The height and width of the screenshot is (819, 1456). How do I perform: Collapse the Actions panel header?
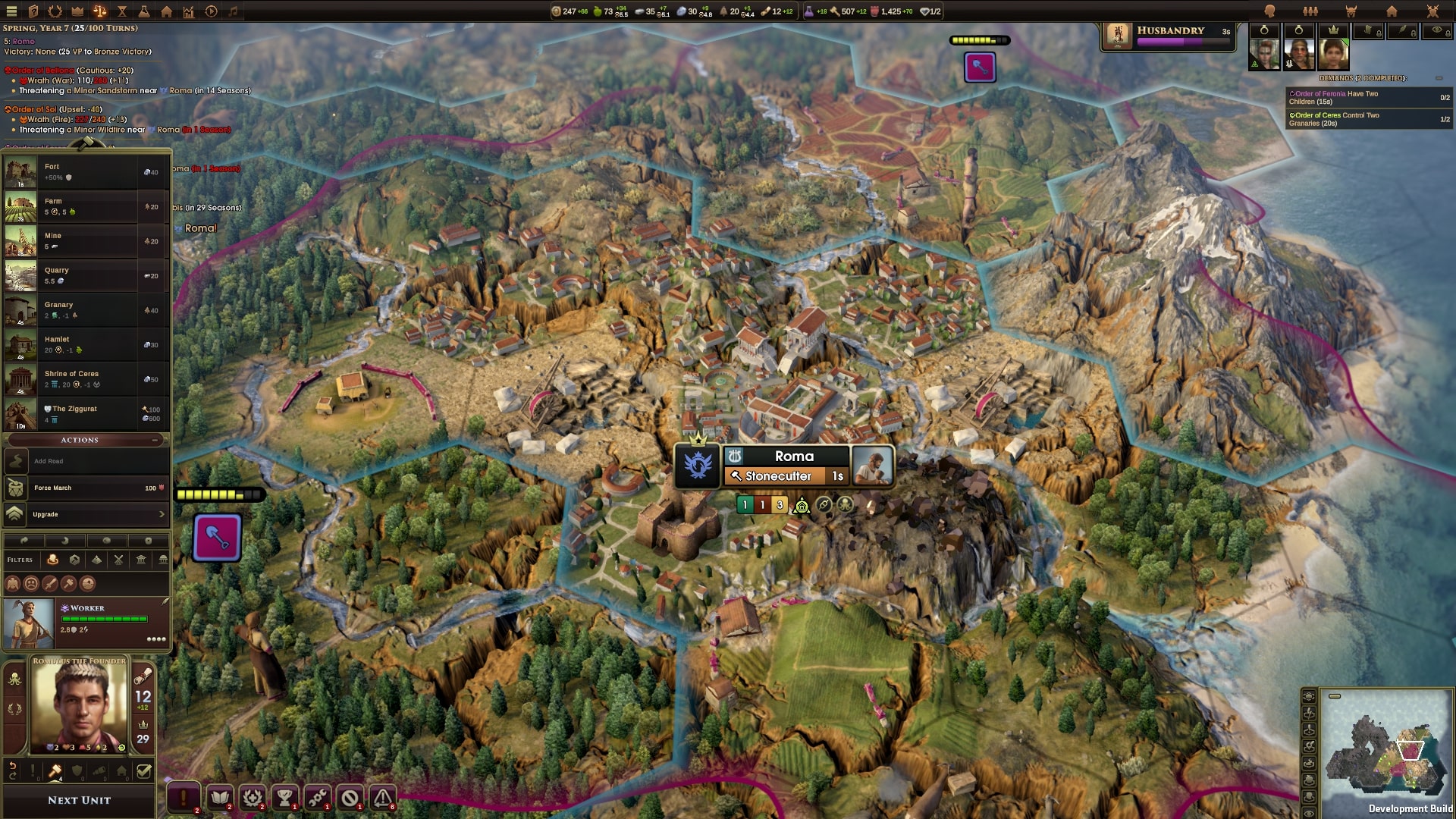tap(155, 440)
